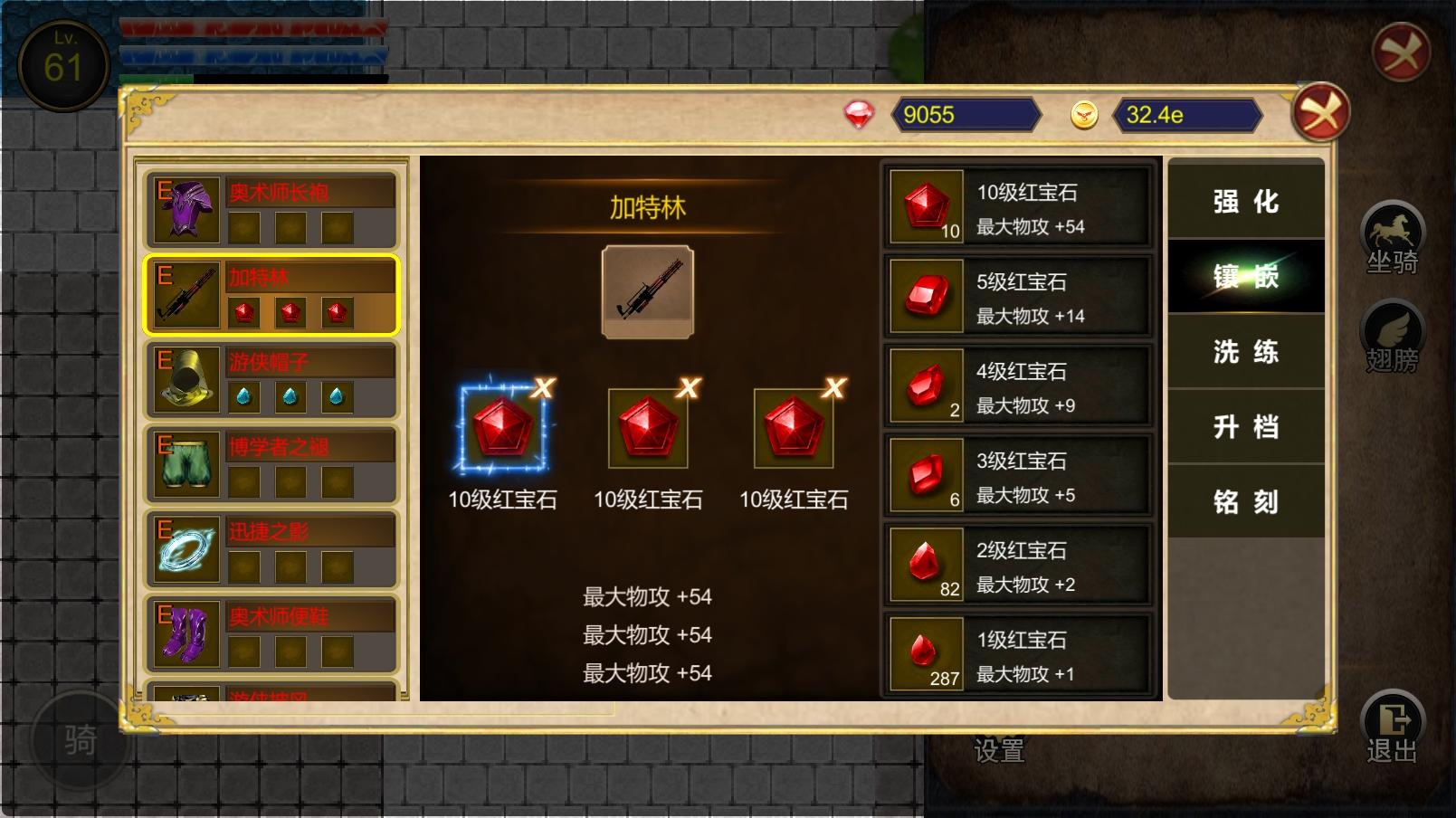
Task: Open the 洗练 tab
Action: coord(1245,353)
